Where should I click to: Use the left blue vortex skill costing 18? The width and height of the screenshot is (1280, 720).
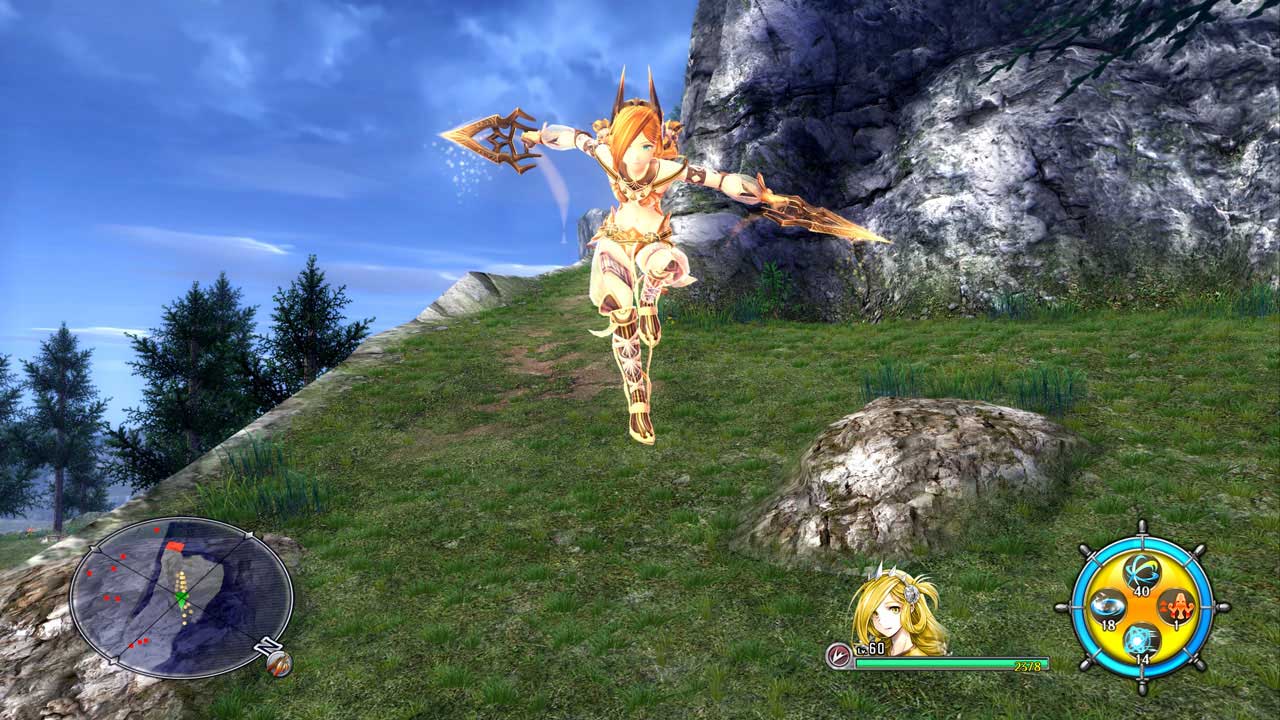[1106, 605]
